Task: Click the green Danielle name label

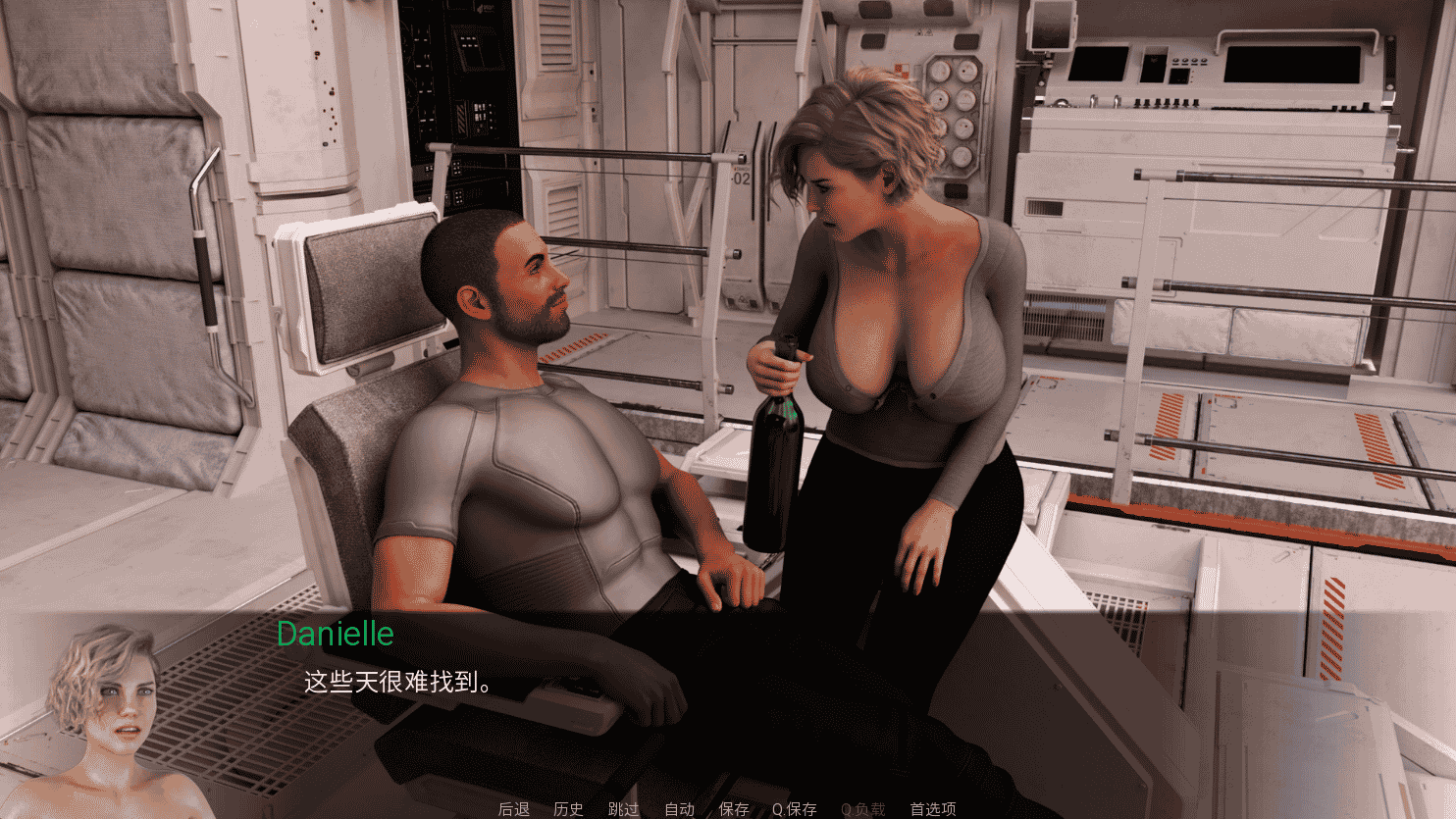Action: pos(335,635)
